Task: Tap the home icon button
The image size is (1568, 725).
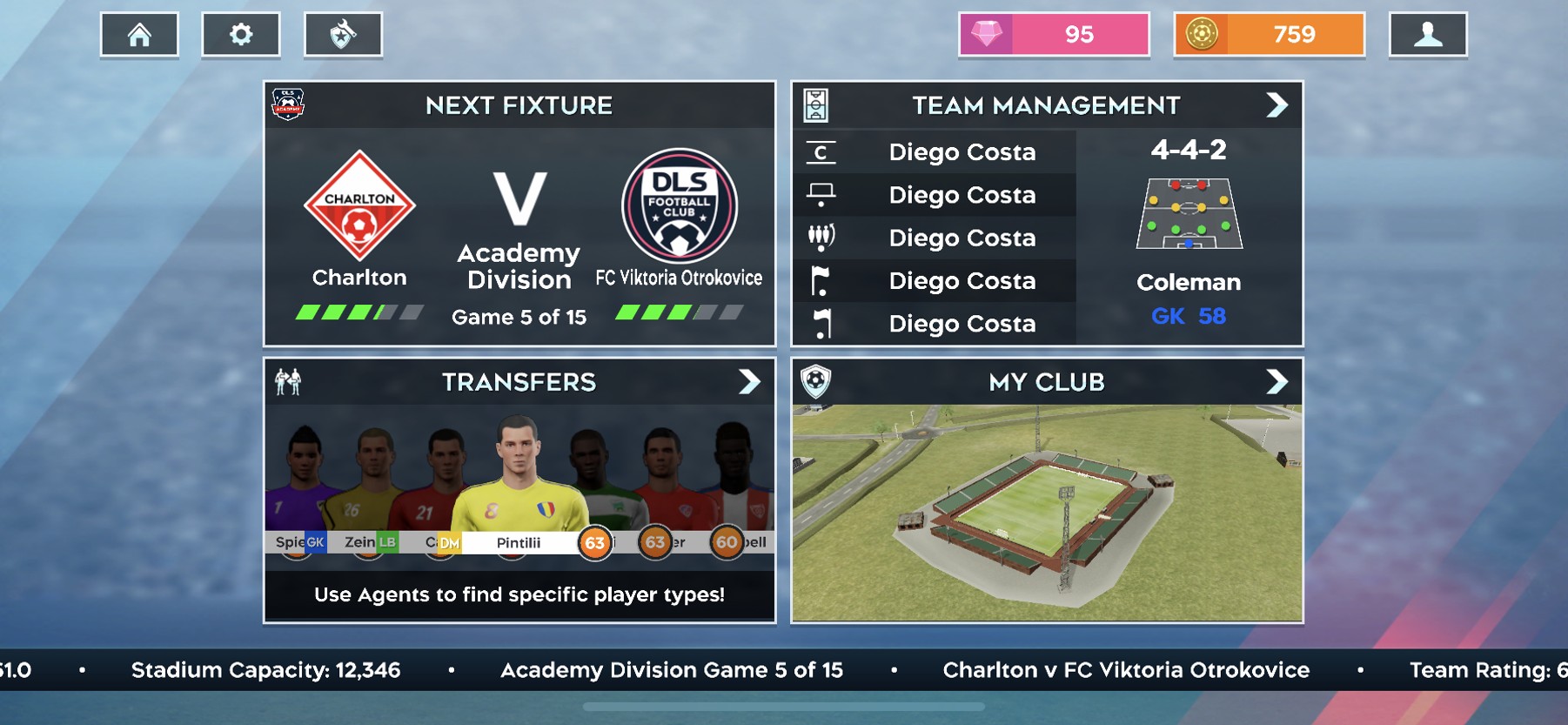Action: (x=139, y=35)
